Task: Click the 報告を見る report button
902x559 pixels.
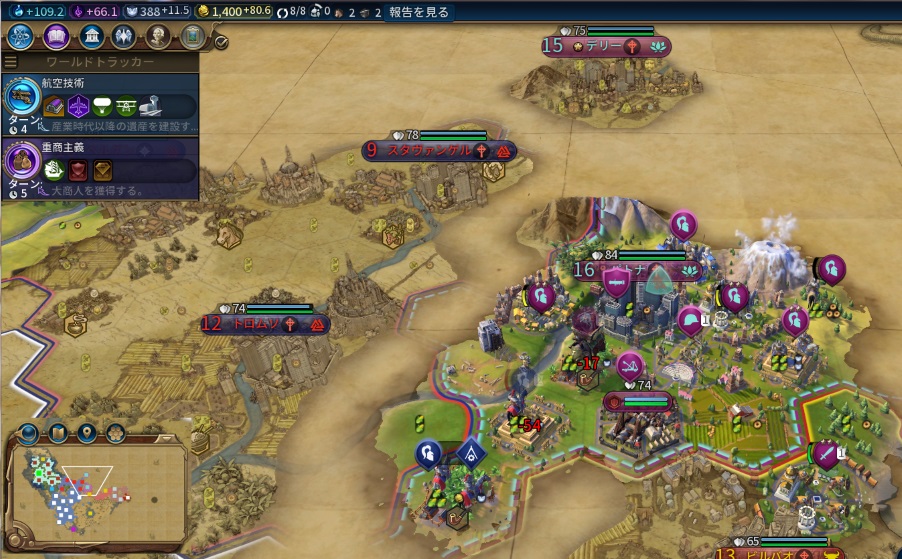Action: coord(419,13)
